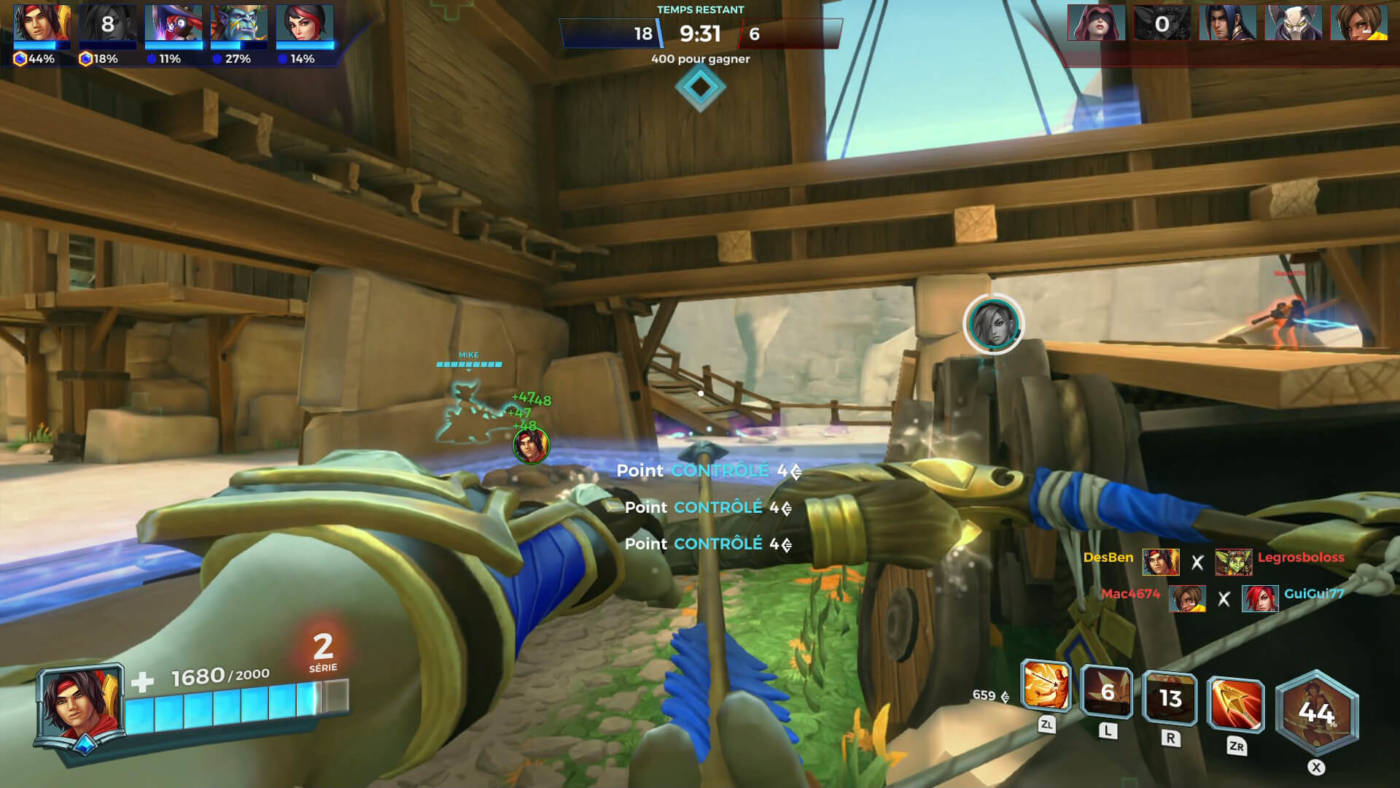Select the dead enemy portrait showing 0

(1162, 23)
